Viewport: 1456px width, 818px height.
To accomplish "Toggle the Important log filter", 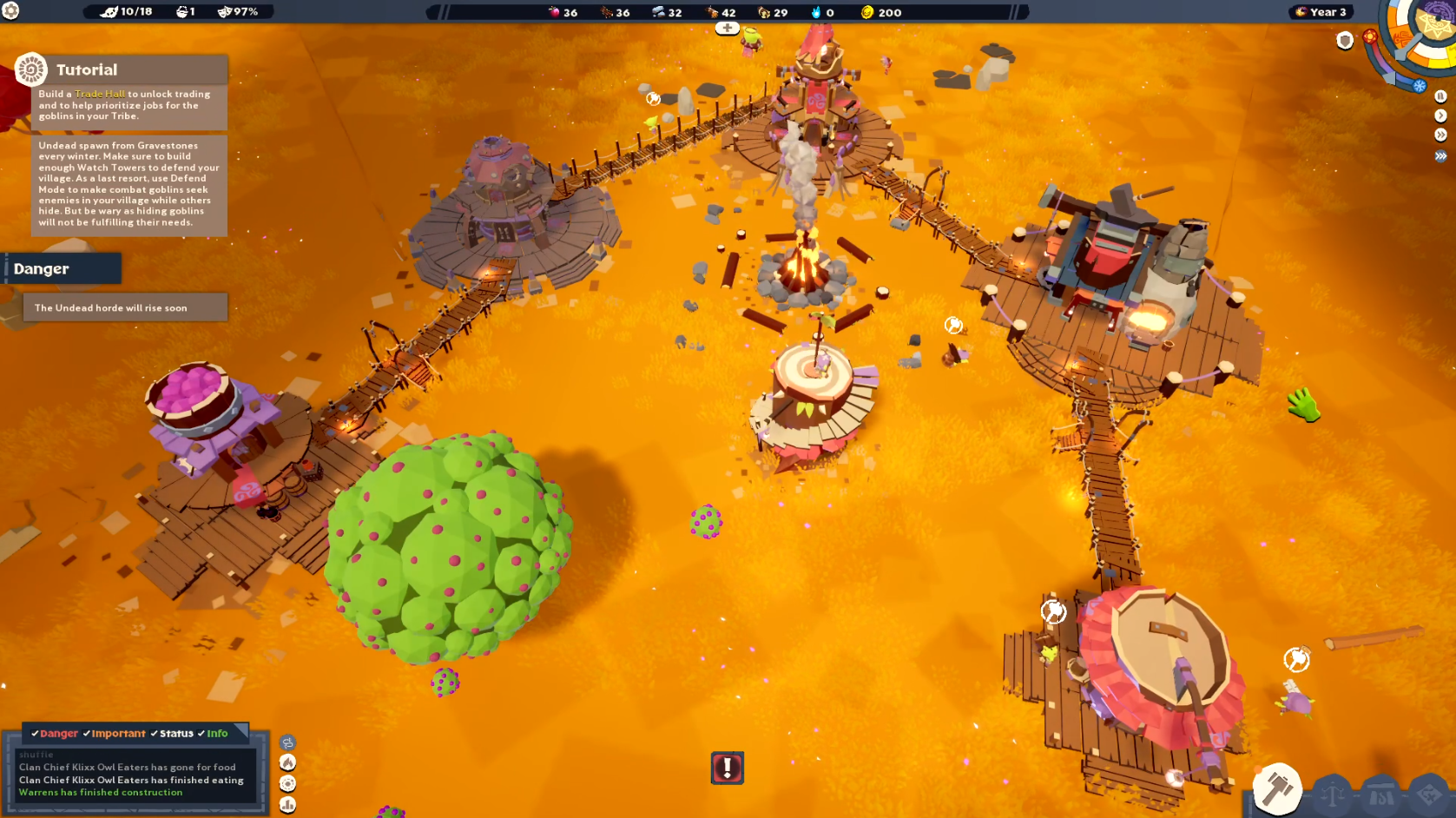I will click(x=114, y=734).
